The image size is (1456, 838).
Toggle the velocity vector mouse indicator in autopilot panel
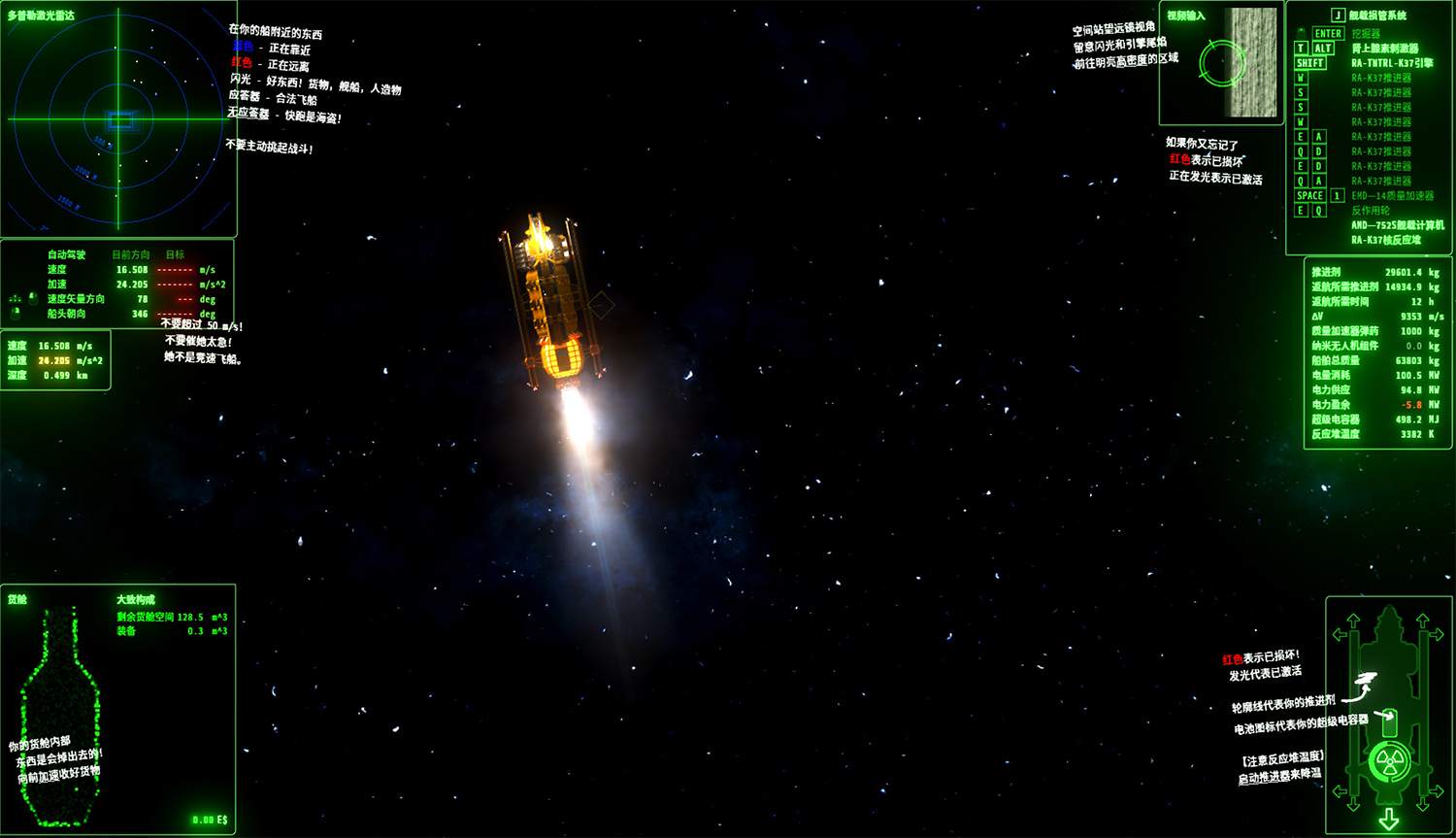[x=32, y=298]
